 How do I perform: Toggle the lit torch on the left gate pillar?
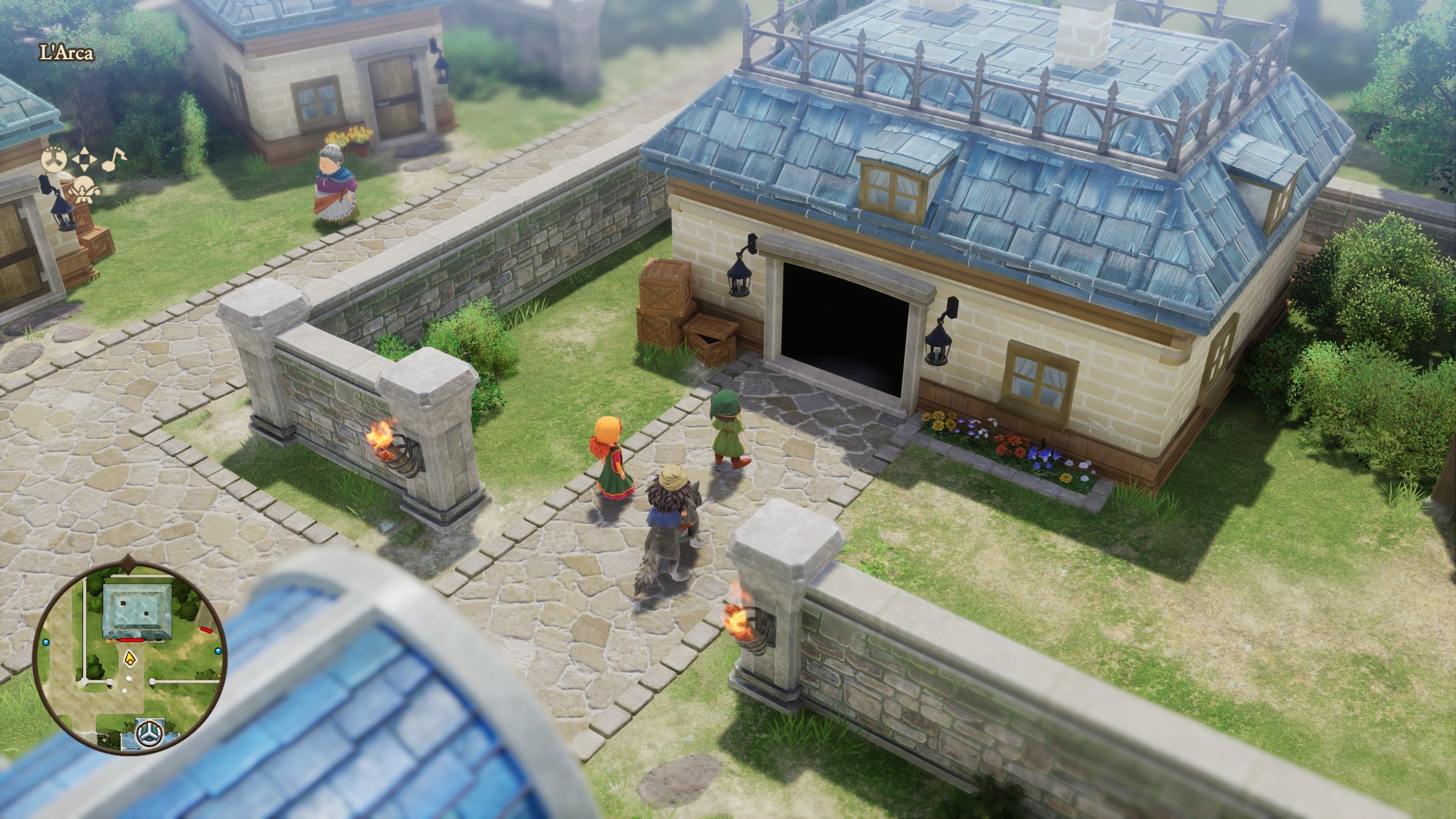pos(387,447)
